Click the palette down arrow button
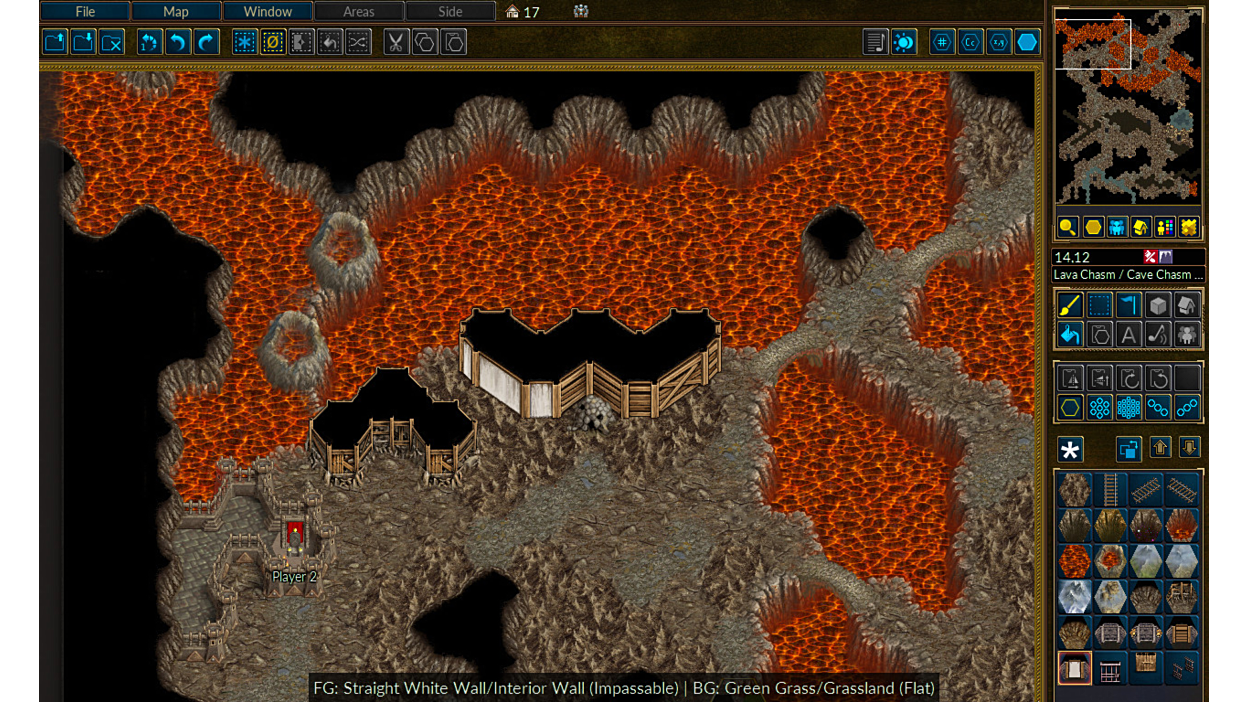1248x702 pixels. coord(1189,448)
